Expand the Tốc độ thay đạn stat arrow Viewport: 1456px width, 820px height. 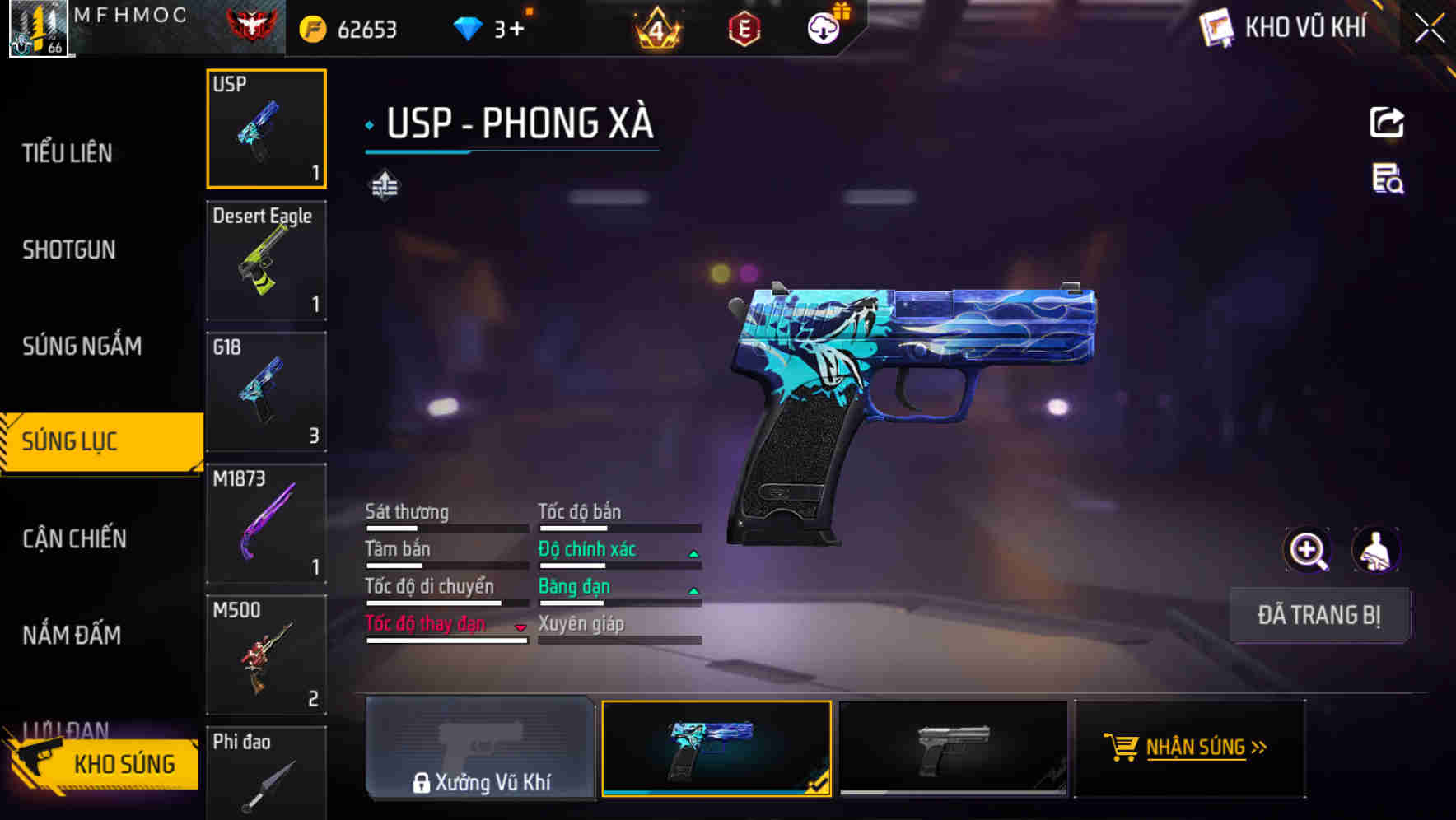[519, 627]
